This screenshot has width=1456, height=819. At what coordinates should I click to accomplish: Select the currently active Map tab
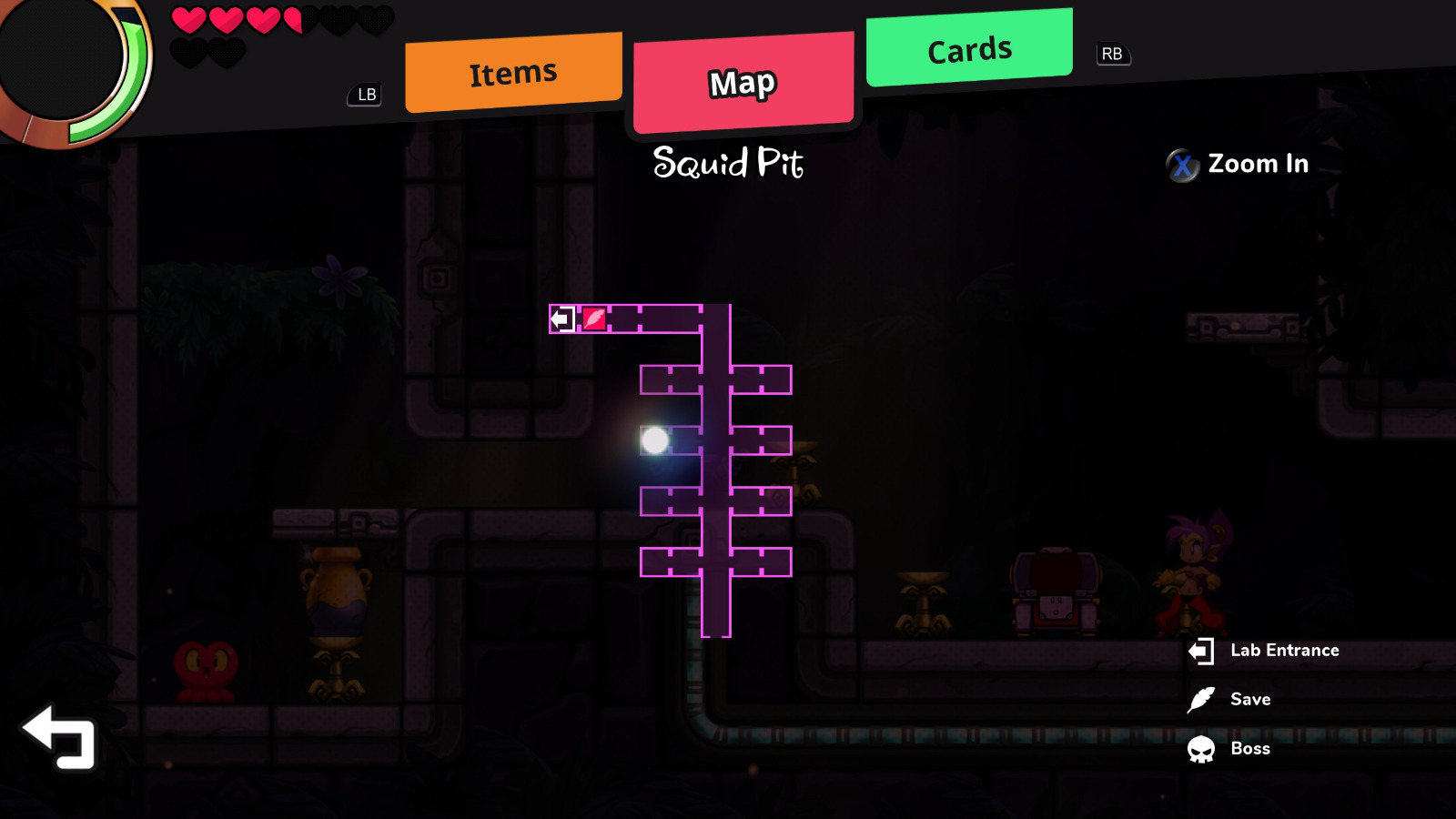pos(743,84)
